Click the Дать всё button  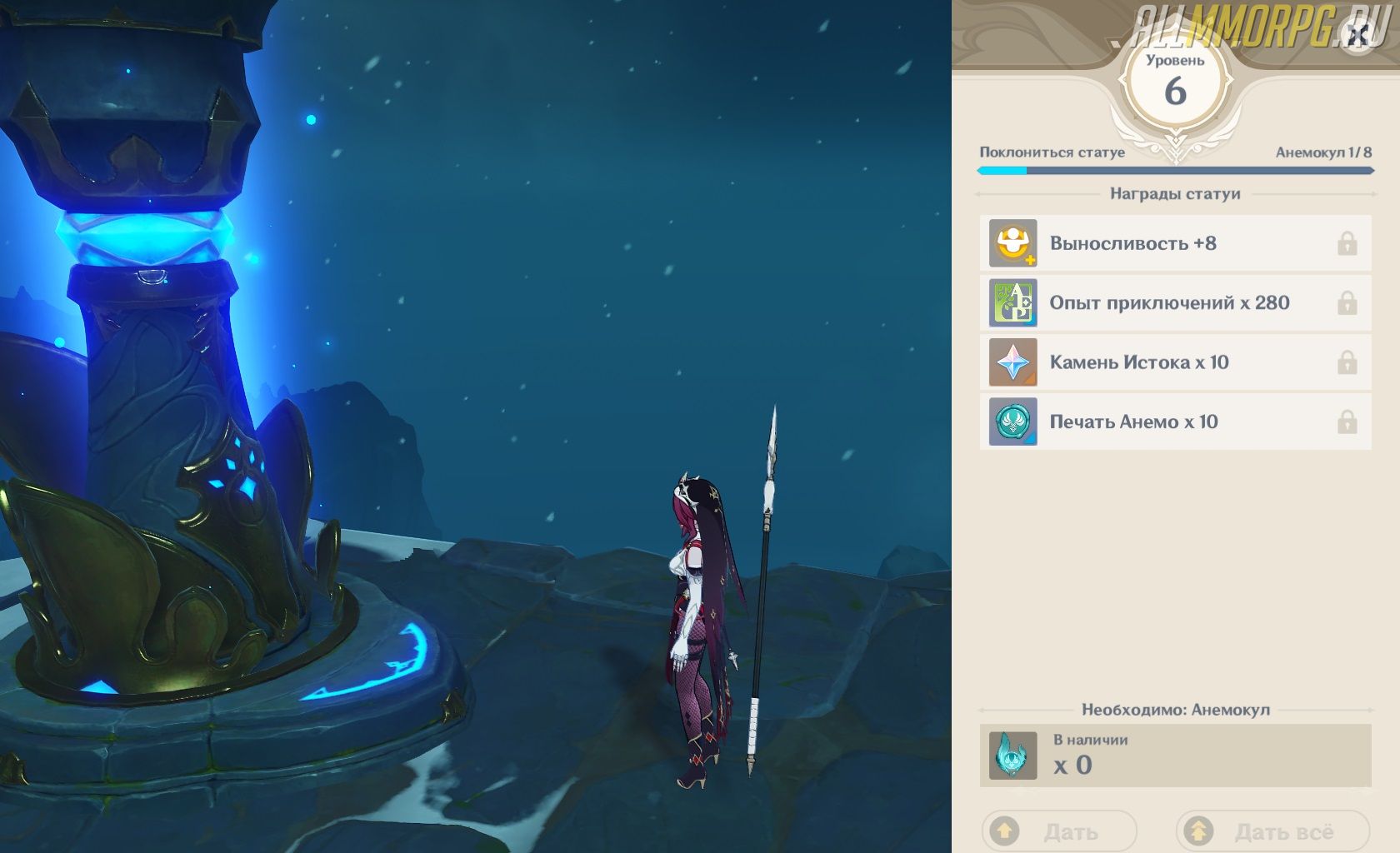(1272, 831)
